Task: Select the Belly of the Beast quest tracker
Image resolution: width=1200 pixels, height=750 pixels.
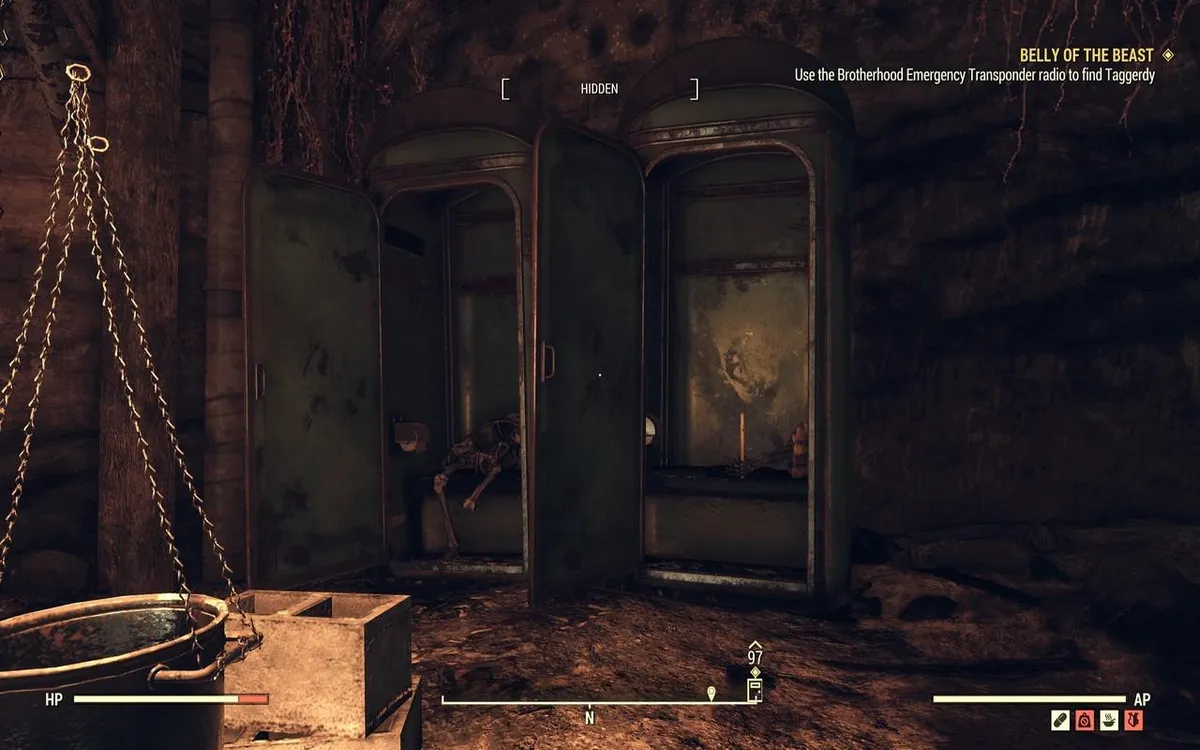Action: 1086,55
